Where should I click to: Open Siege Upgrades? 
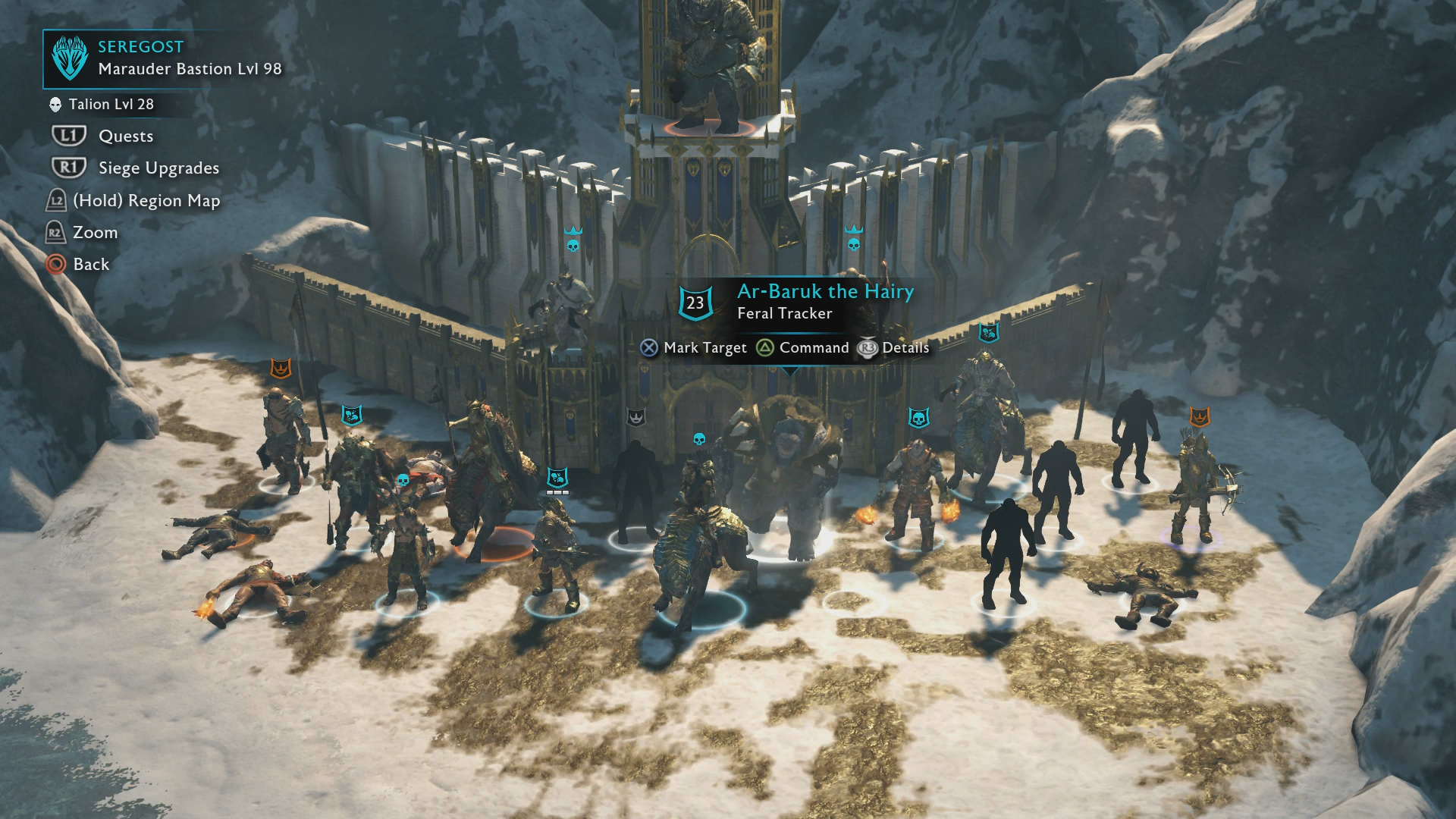[x=158, y=168]
